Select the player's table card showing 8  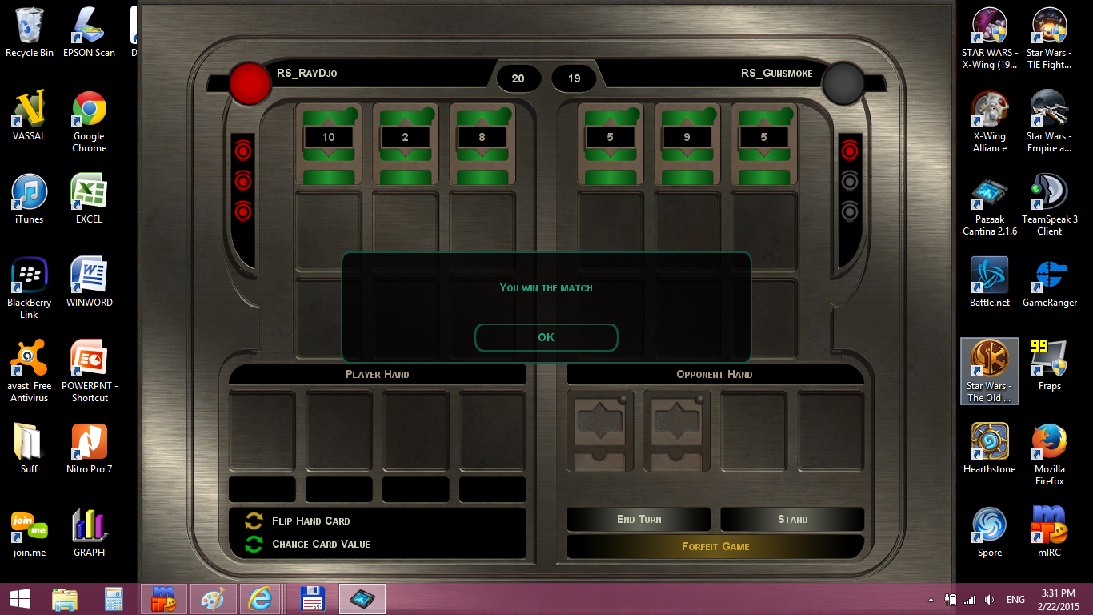click(482, 144)
